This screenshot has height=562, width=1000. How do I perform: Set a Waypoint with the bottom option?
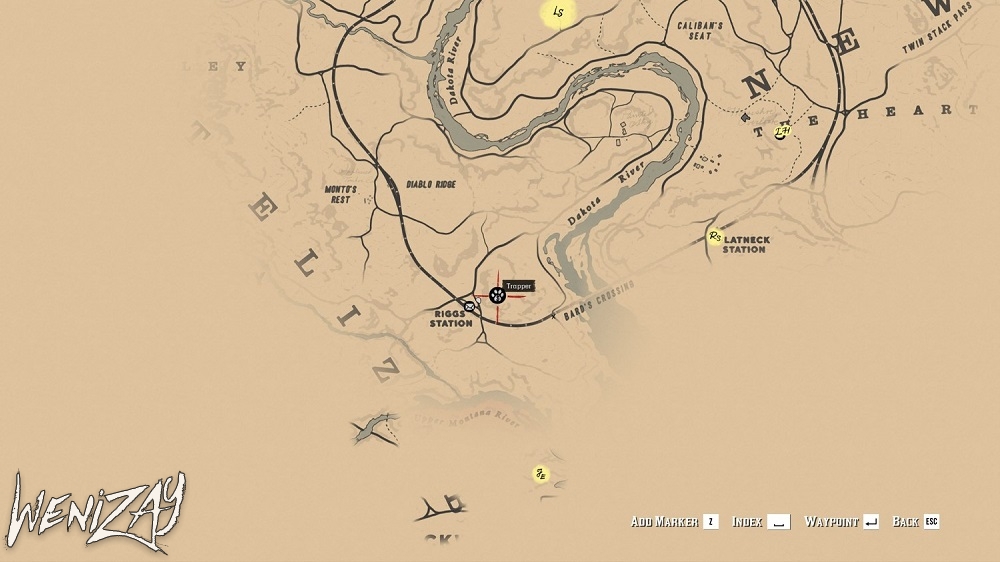[x=841, y=521]
